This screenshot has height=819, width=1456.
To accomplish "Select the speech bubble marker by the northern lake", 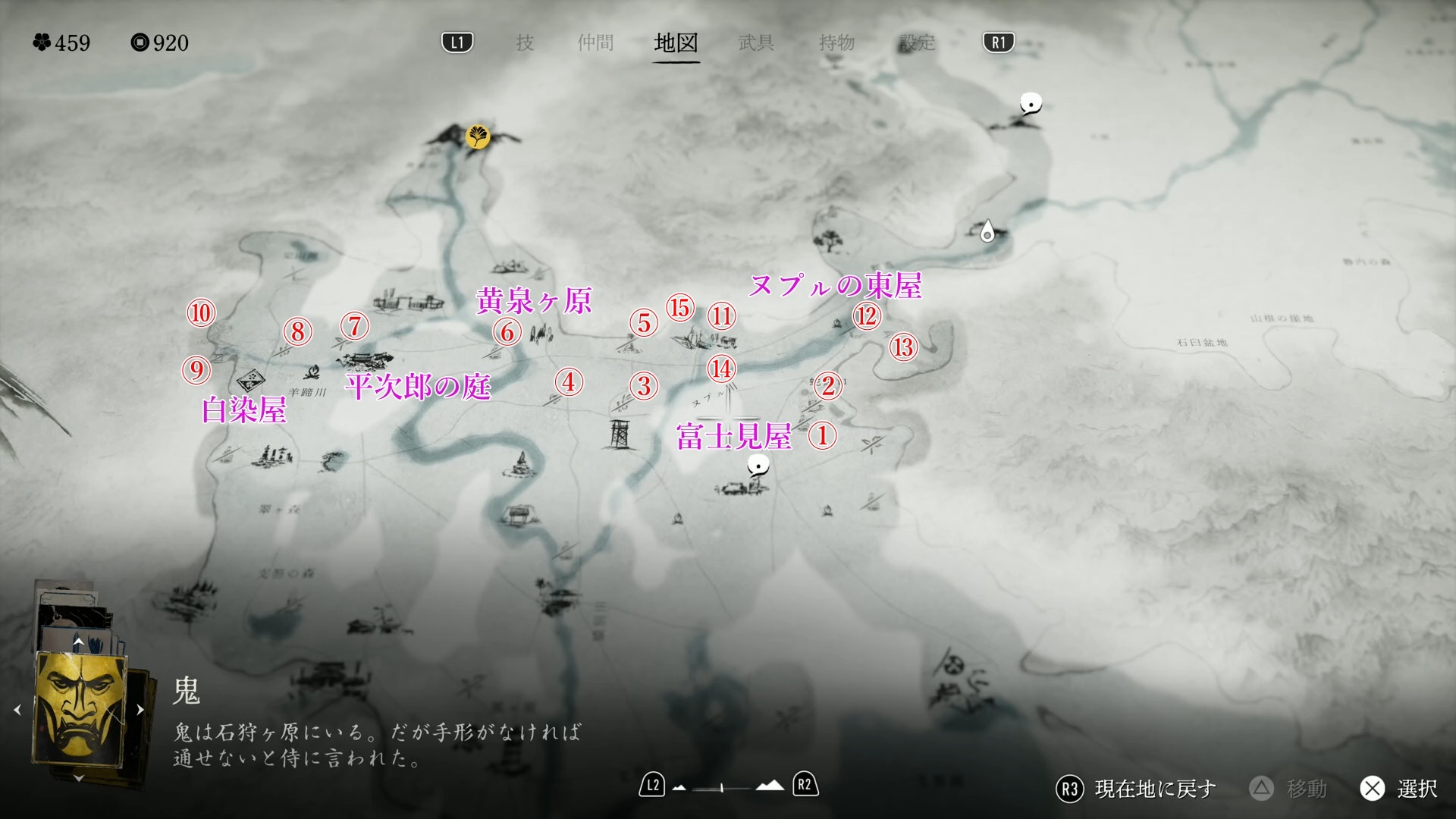I will coord(1030,103).
